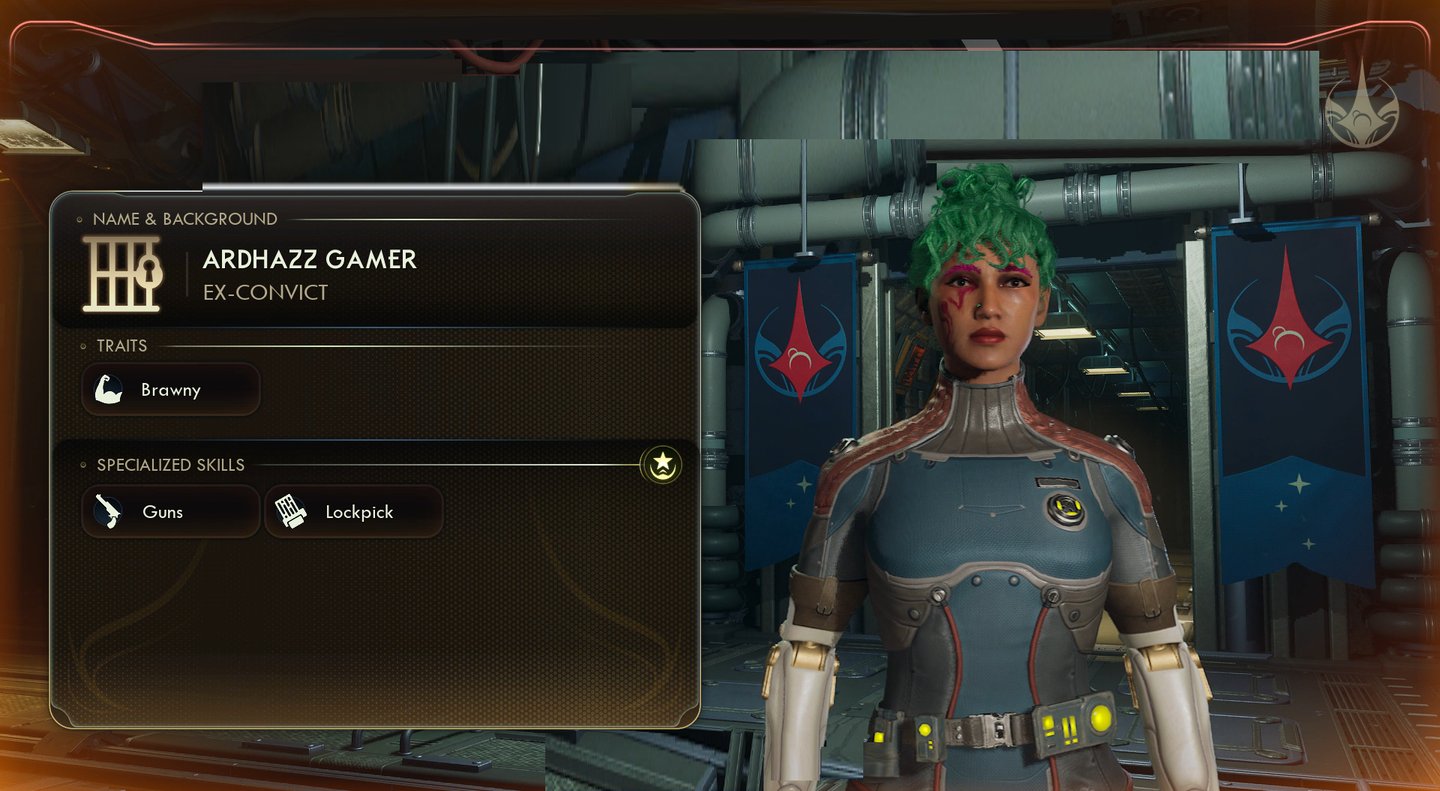Click the star badge beside Specialized Skills
This screenshot has height=791, width=1440.
coord(661,464)
